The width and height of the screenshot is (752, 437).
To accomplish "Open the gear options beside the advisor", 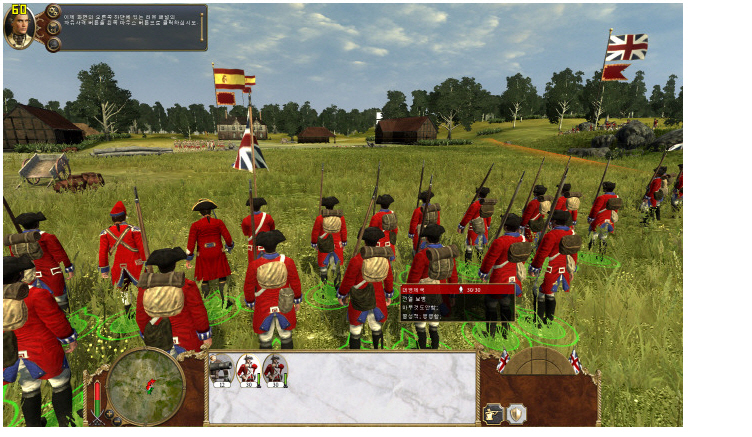I will 51,13.
